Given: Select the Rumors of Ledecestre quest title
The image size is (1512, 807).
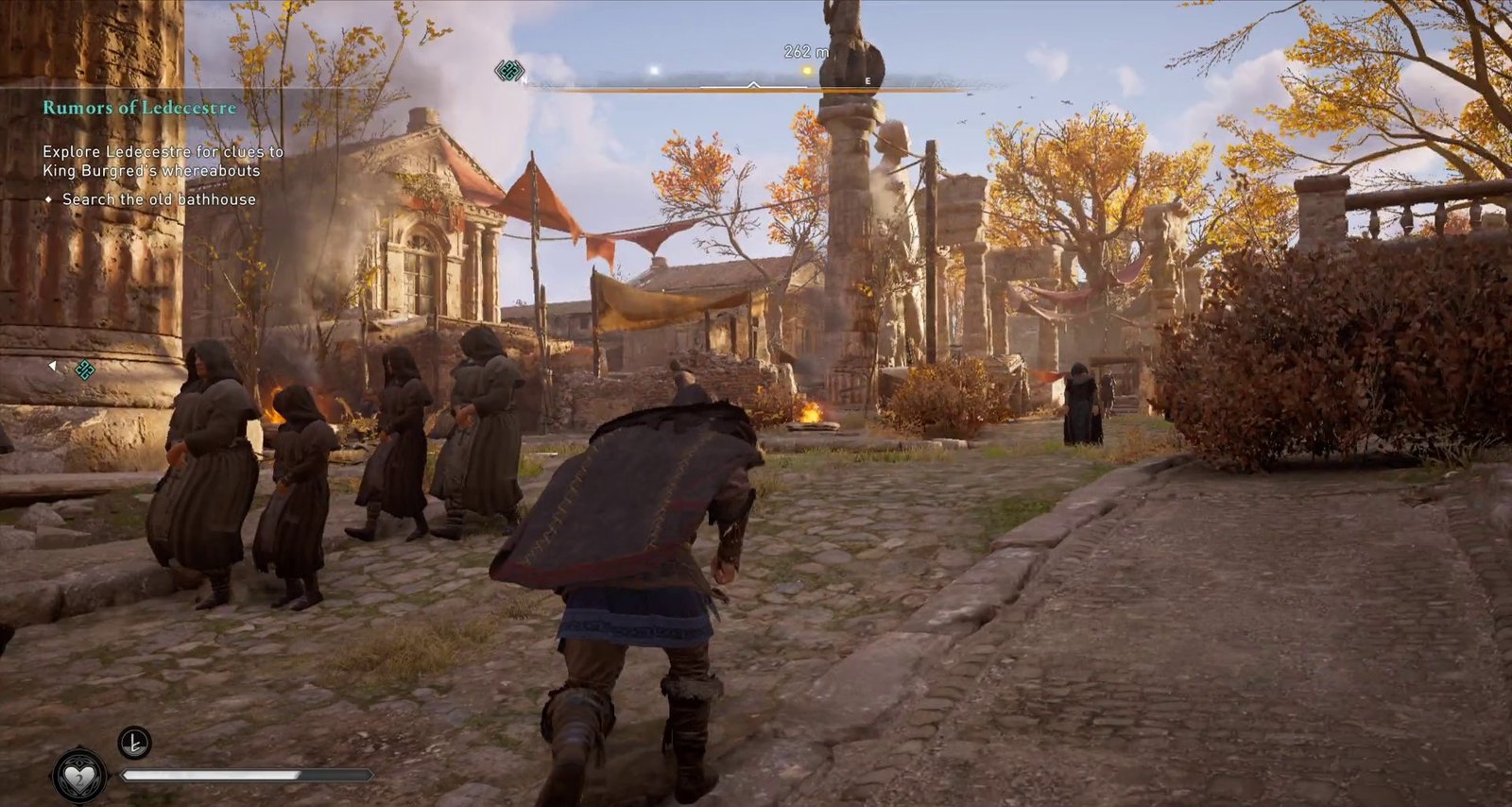Looking at the screenshot, I should 139,108.
